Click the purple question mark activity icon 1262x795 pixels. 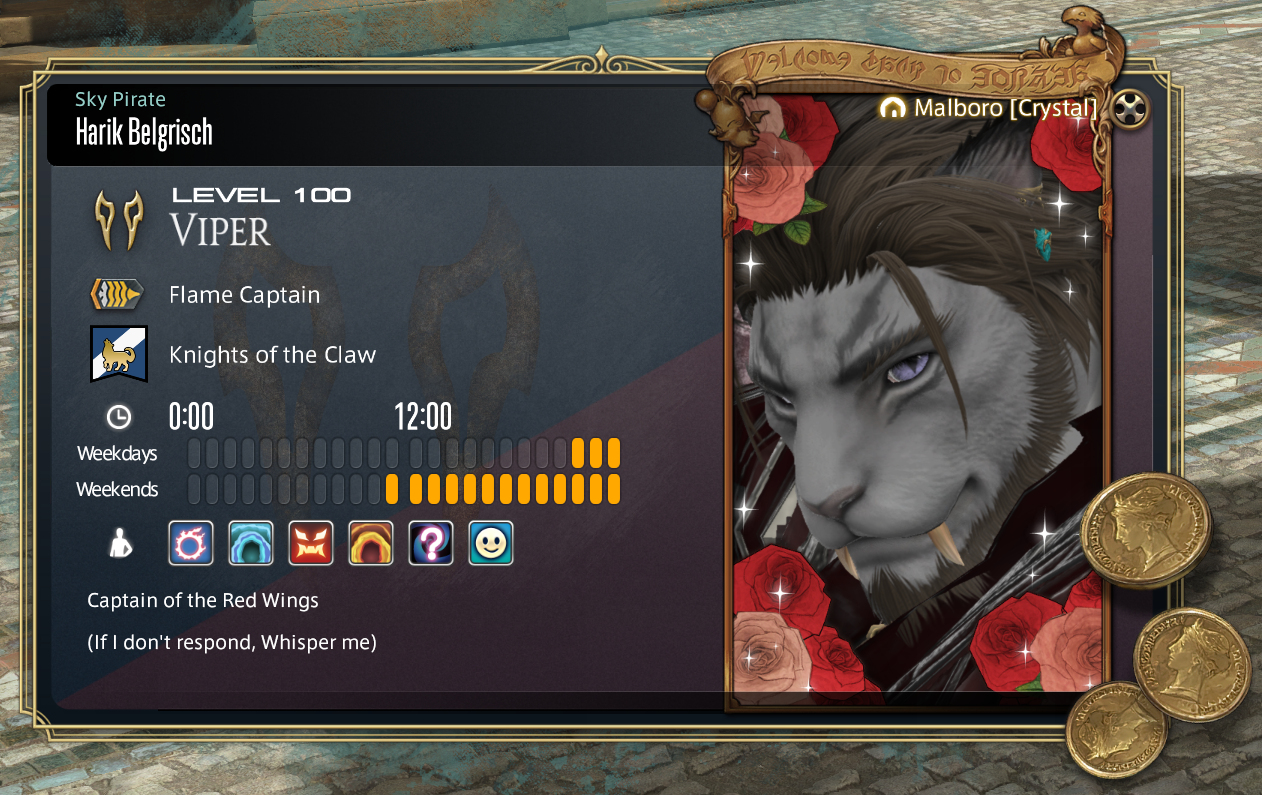click(x=431, y=543)
